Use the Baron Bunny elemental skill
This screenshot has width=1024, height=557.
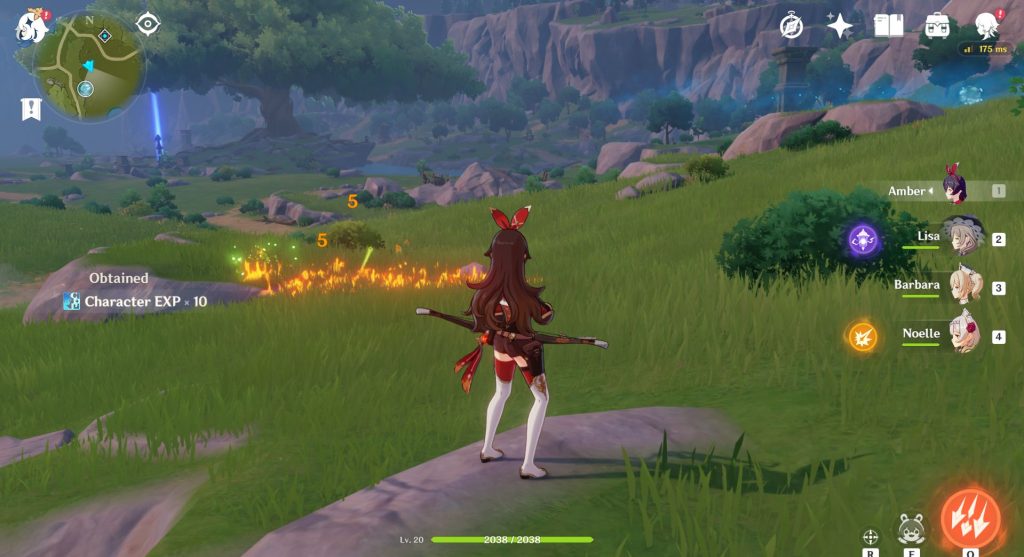(910, 528)
